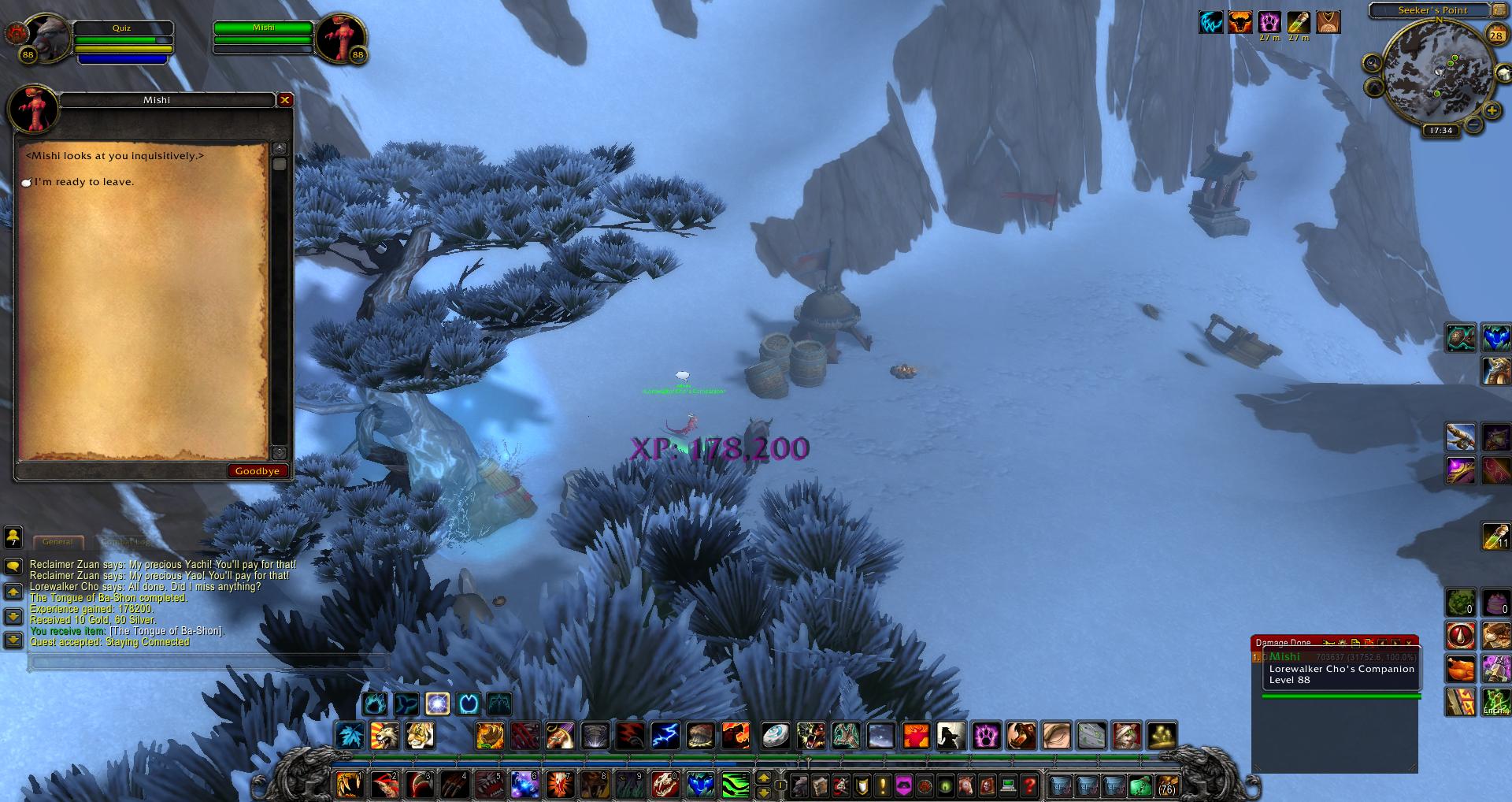Open the minimap tracking magnifier button
The width and height of the screenshot is (1512, 802).
(1373, 64)
